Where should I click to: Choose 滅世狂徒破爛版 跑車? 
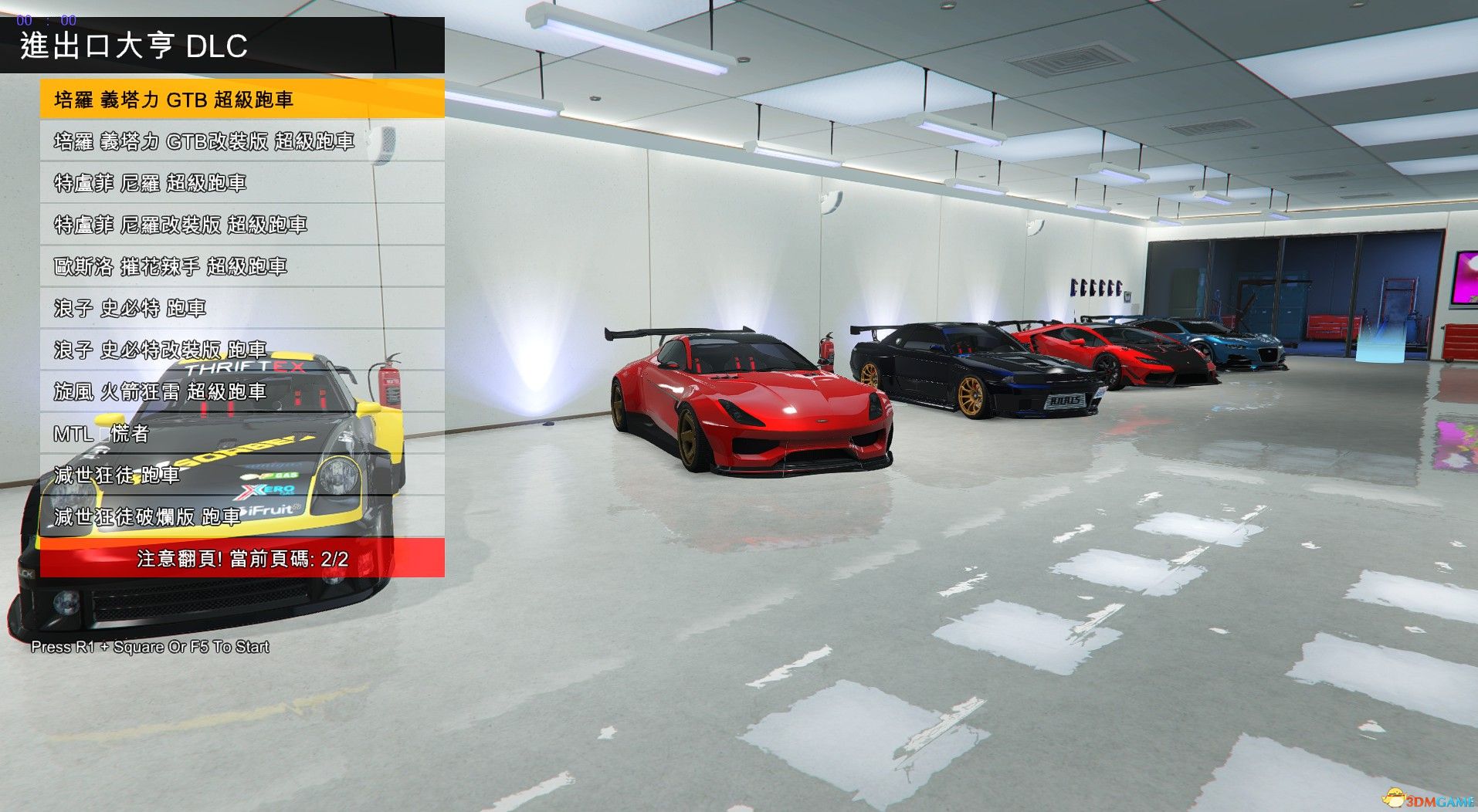click(242, 516)
